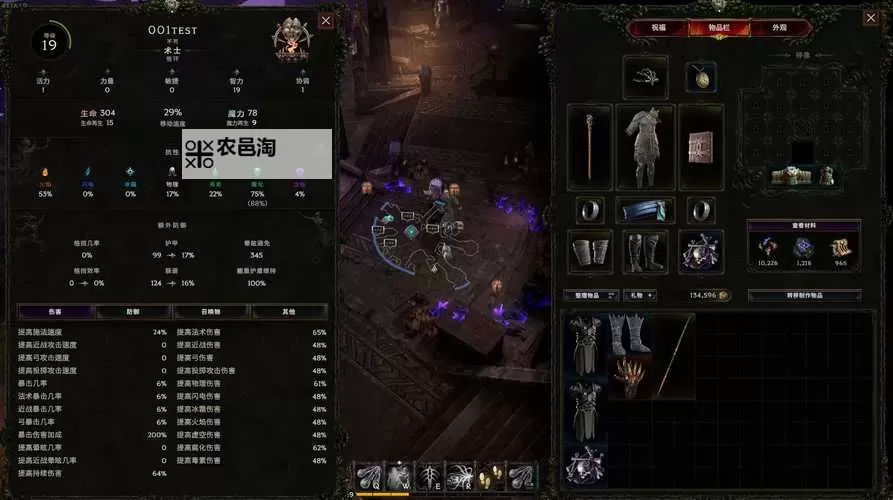This screenshot has width=893, height=500.
Task: Show the 防御 (Defense) stats tab
Action: point(133,312)
